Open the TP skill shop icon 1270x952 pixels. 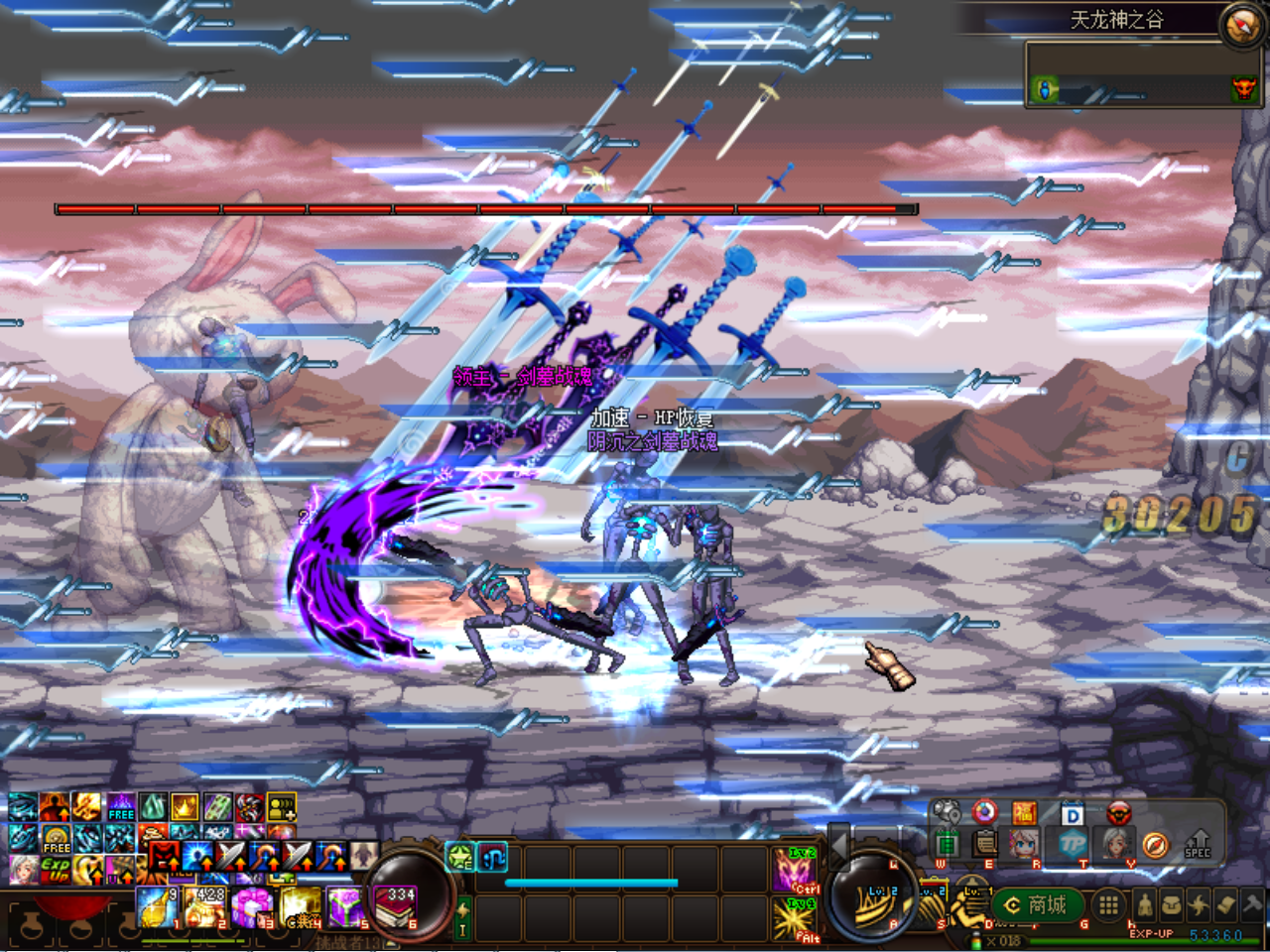coord(1075,845)
